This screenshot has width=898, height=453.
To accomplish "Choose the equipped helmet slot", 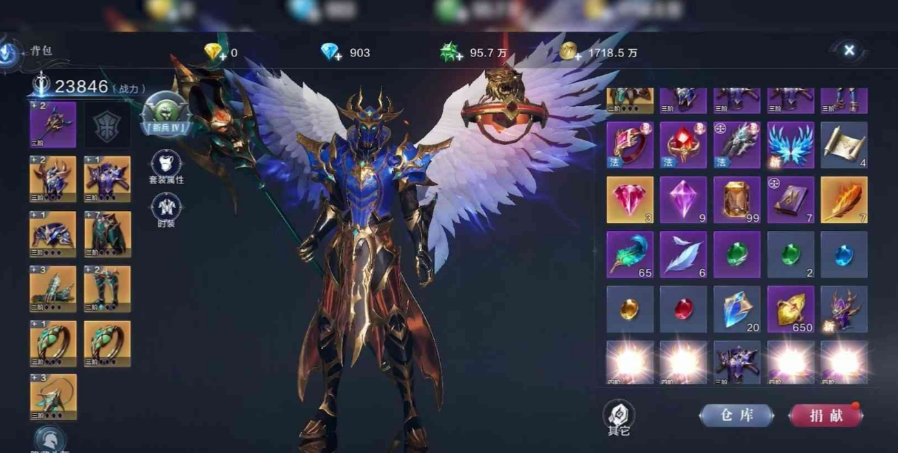I will pos(53,178).
